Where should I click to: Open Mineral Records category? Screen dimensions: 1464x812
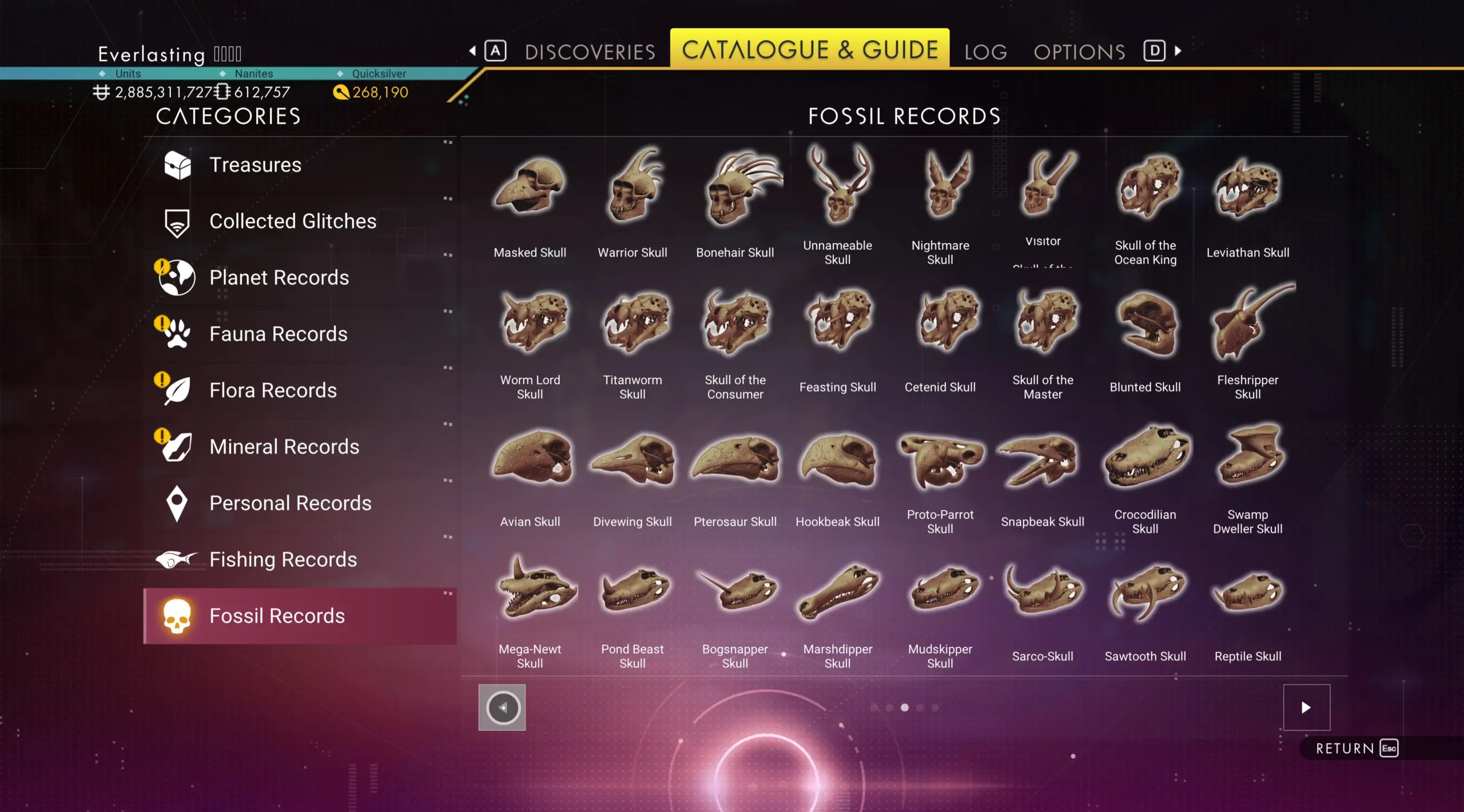click(x=284, y=447)
